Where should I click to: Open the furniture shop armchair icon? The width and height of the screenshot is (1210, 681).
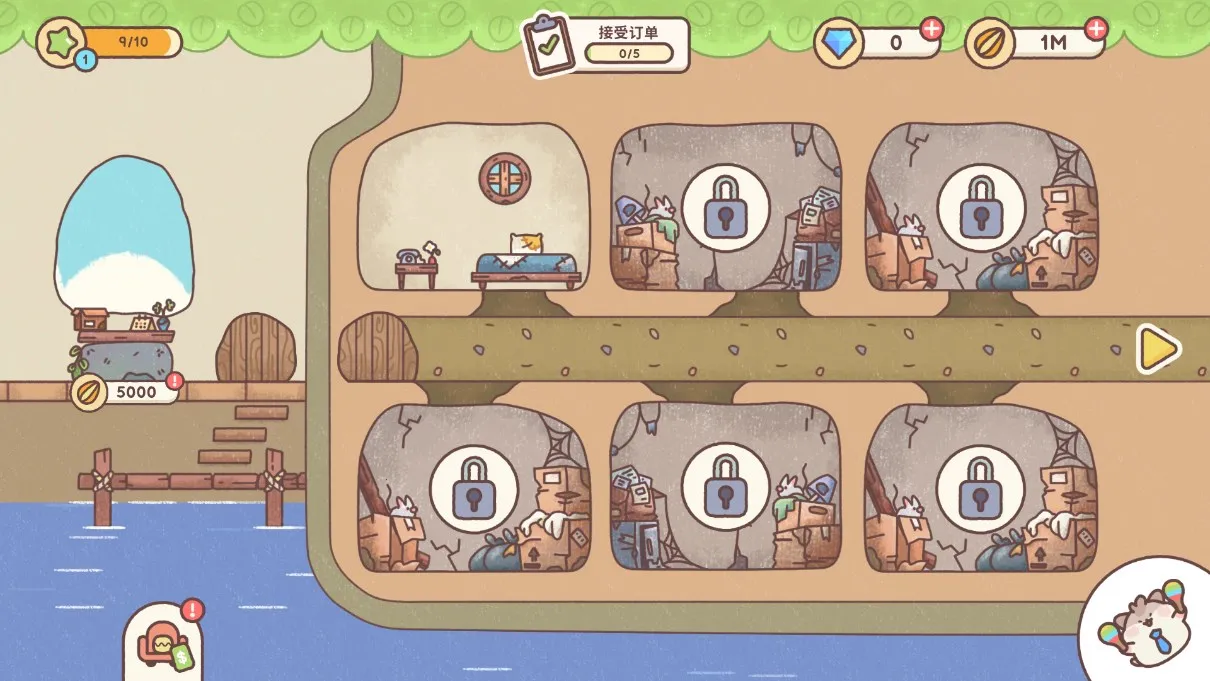(162, 640)
